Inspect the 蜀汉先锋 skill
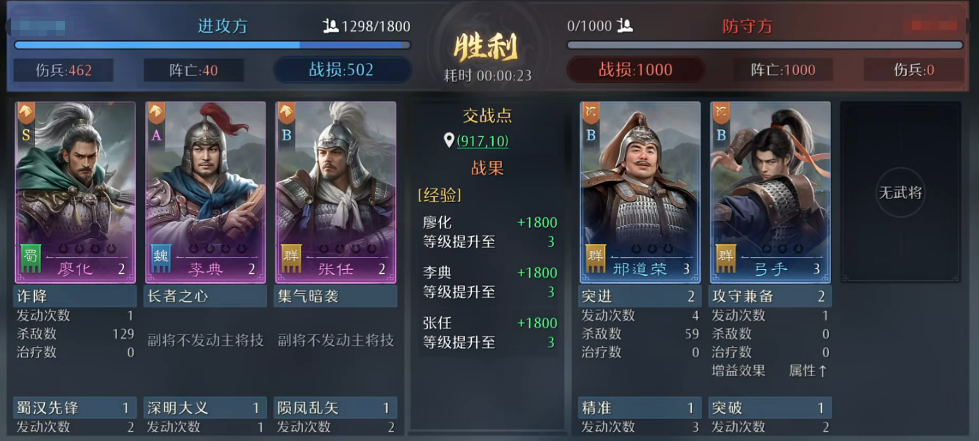The width and height of the screenshot is (979, 441). [75, 408]
